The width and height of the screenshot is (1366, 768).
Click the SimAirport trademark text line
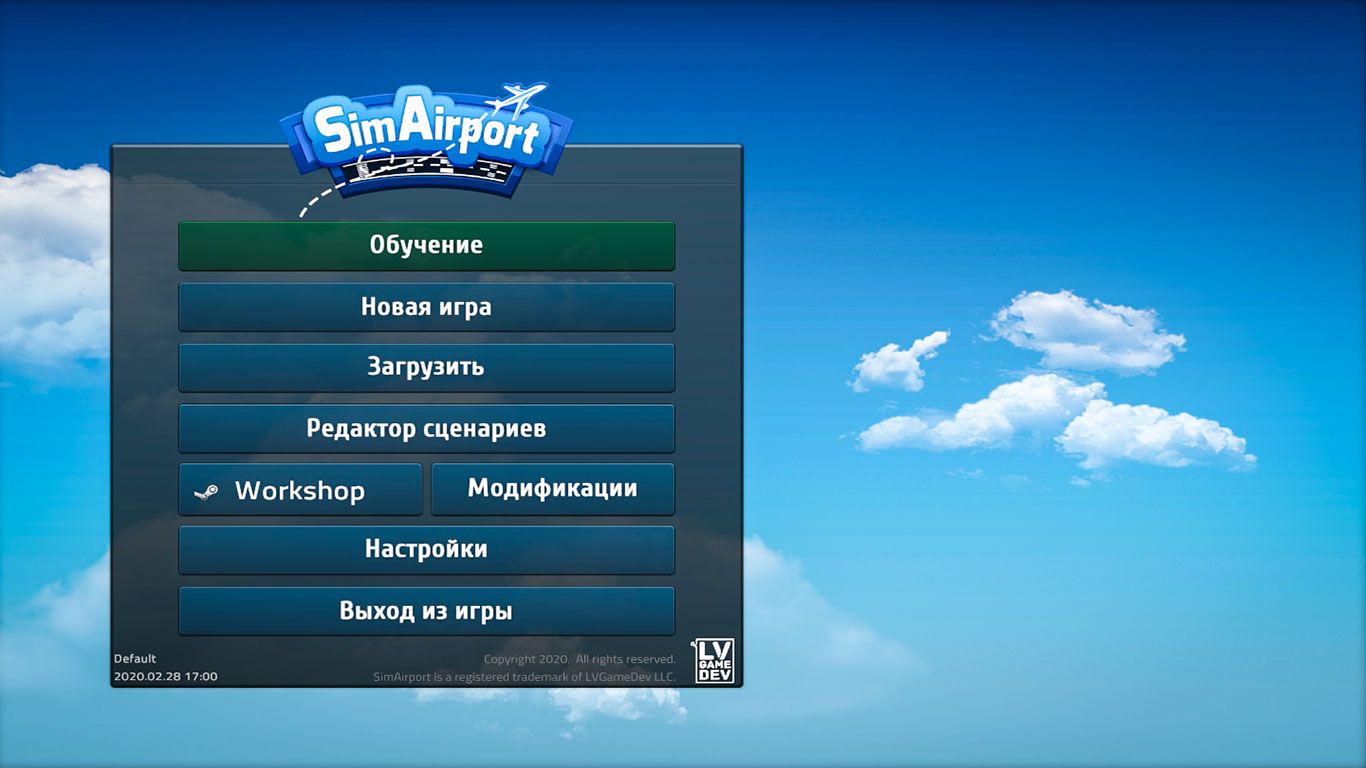[x=523, y=675]
